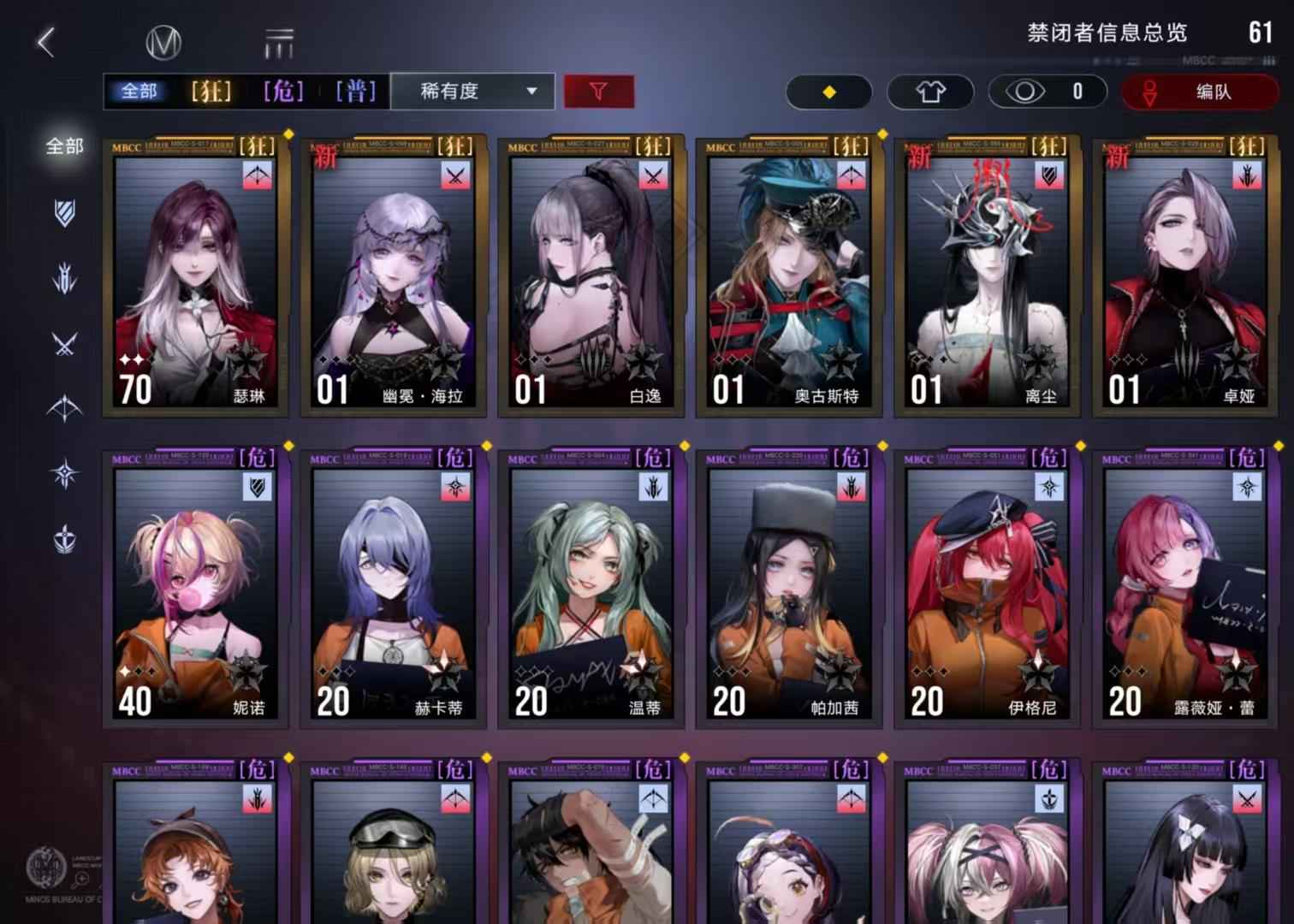The height and width of the screenshot is (924, 1294).
Task: Click the back arrow at top left
Action: point(43,39)
